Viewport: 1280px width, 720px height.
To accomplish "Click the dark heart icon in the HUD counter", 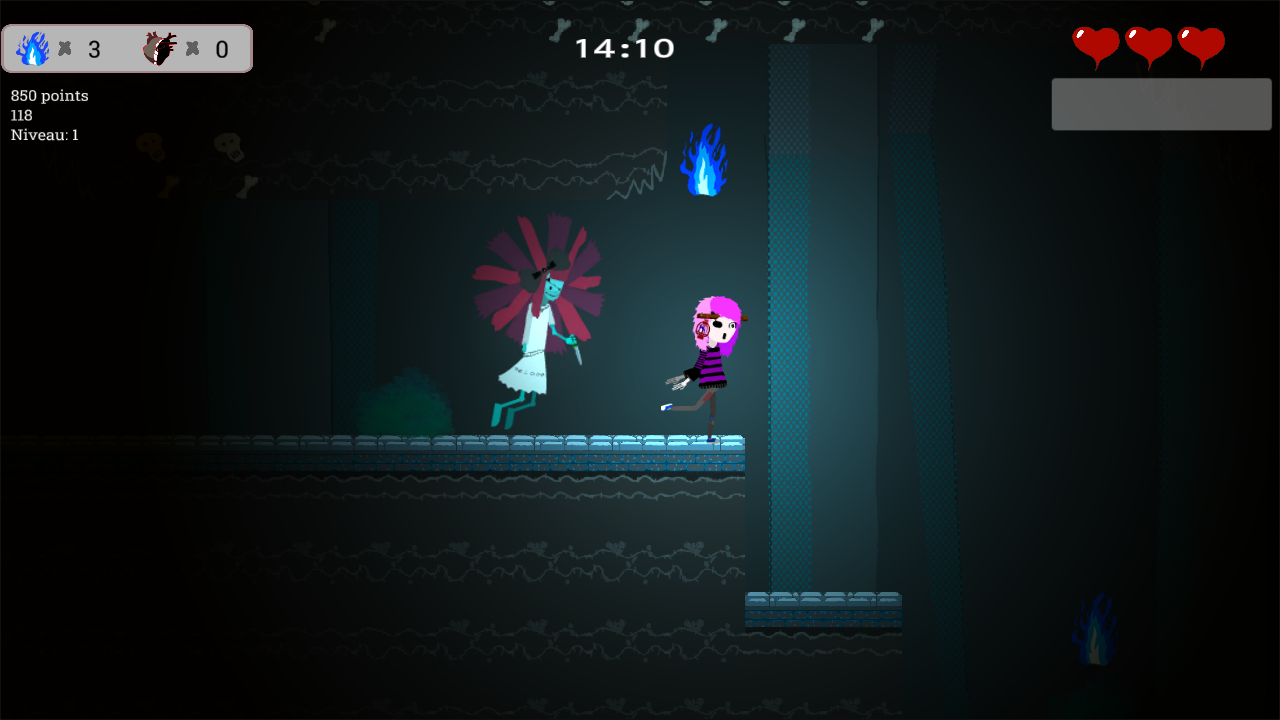I will point(159,48).
